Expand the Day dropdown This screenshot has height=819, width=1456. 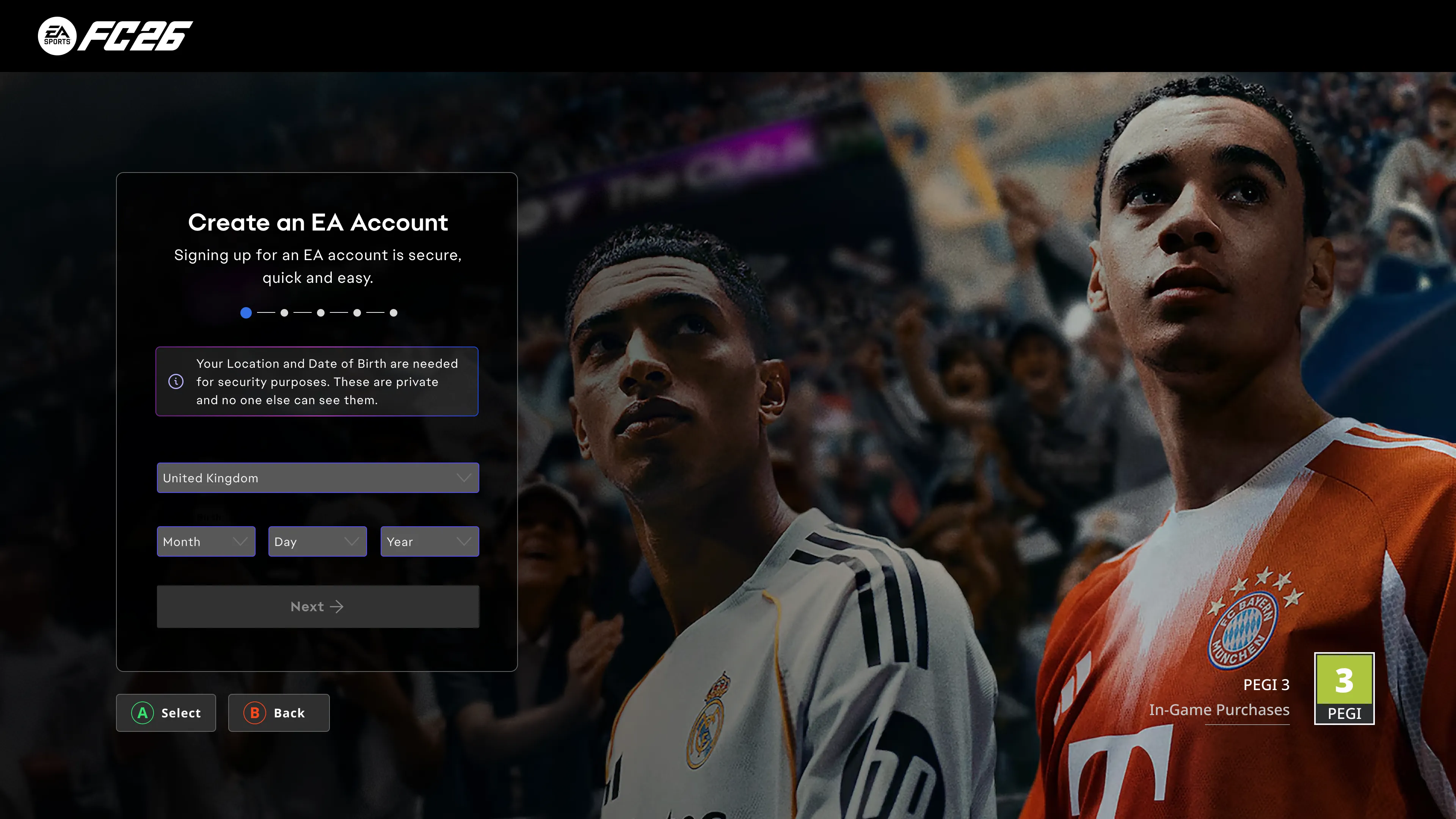click(x=317, y=541)
